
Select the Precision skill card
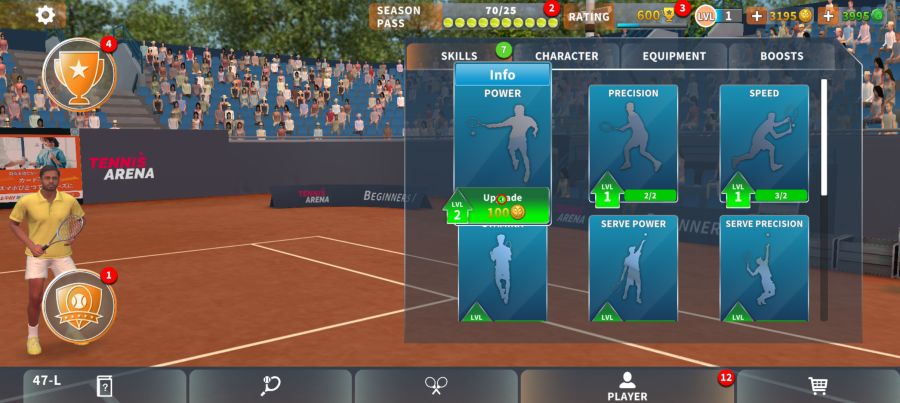click(x=633, y=141)
